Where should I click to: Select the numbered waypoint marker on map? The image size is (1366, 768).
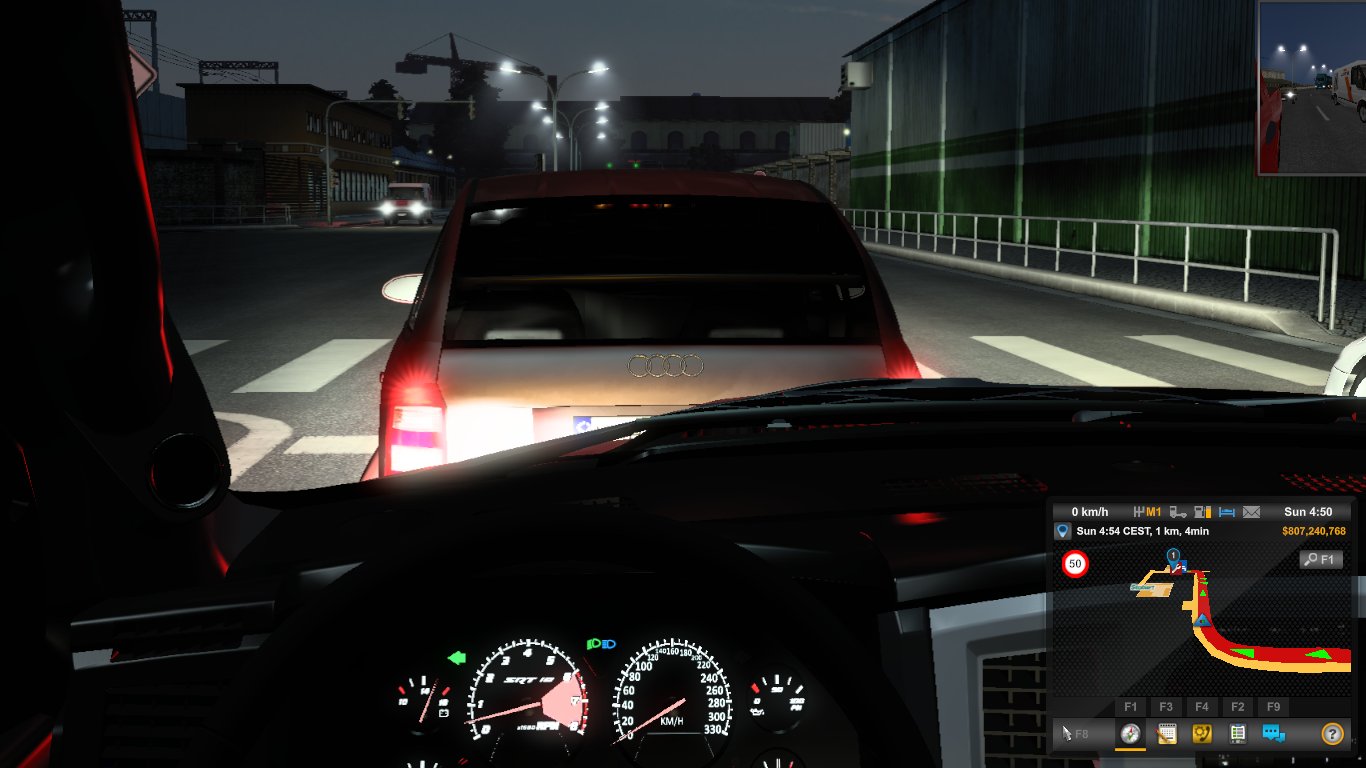pyautogui.click(x=1173, y=555)
